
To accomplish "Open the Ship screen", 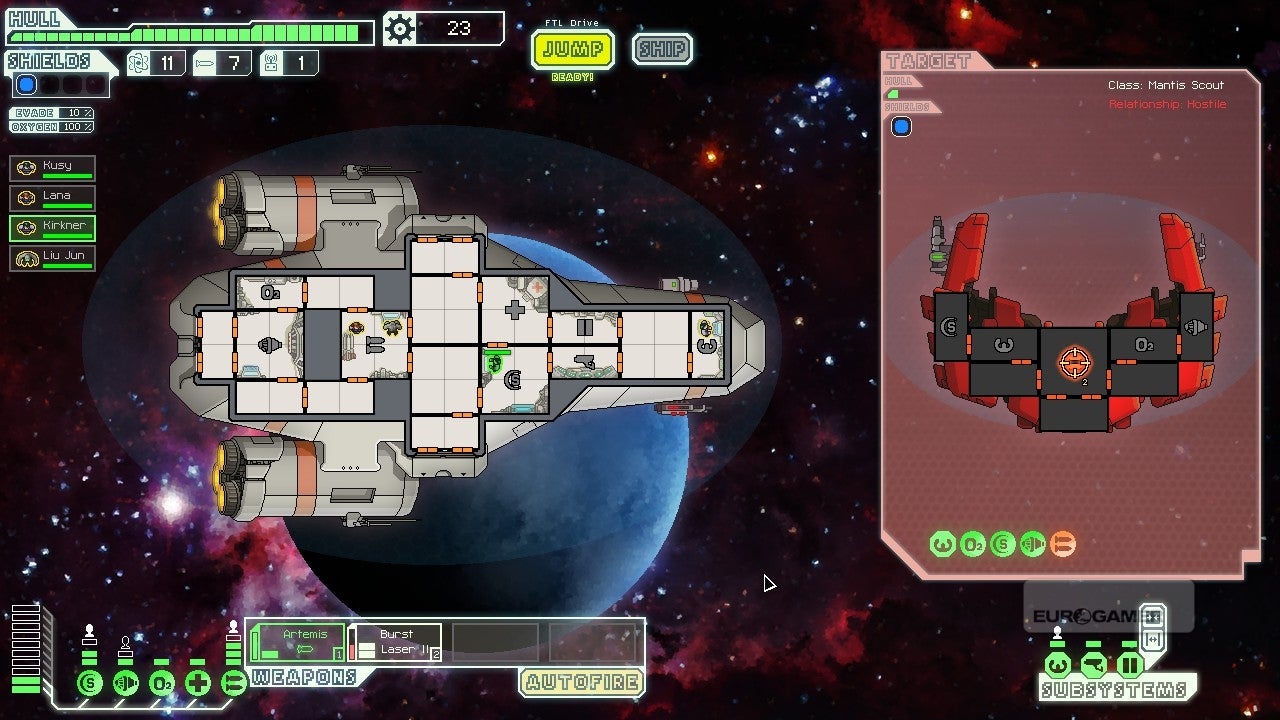I will click(662, 49).
